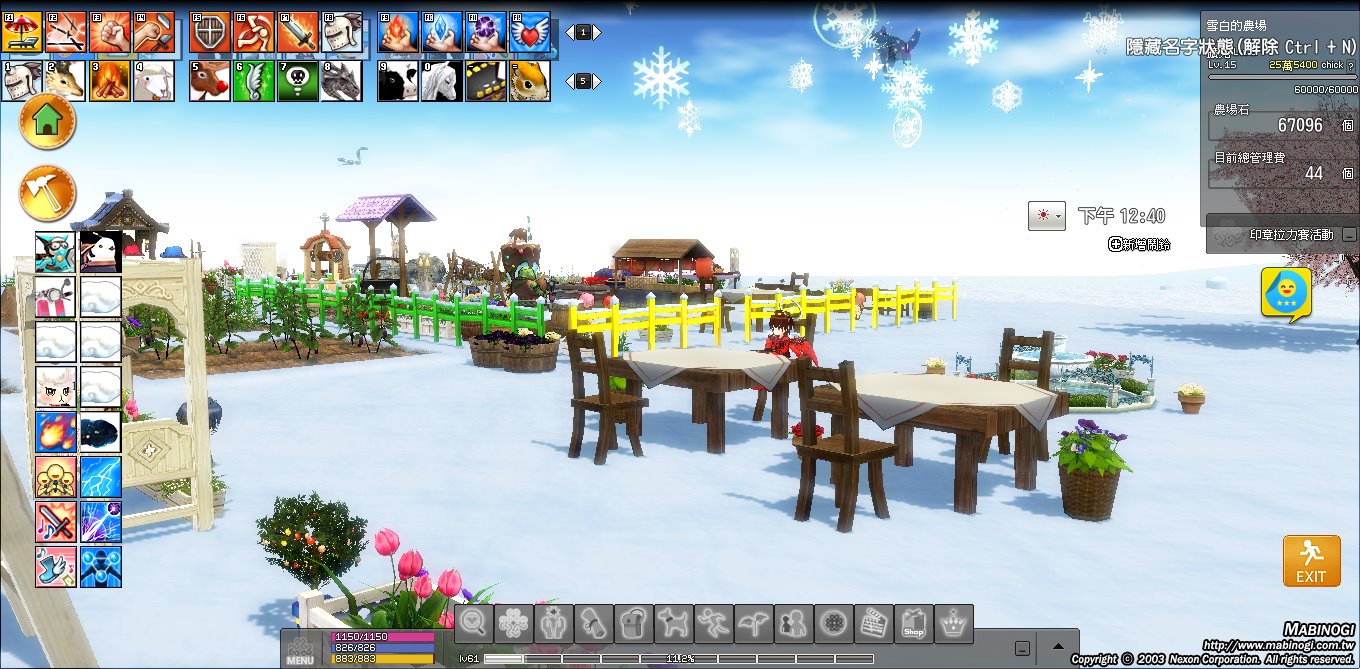Open the main MENU button

pos(300,649)
